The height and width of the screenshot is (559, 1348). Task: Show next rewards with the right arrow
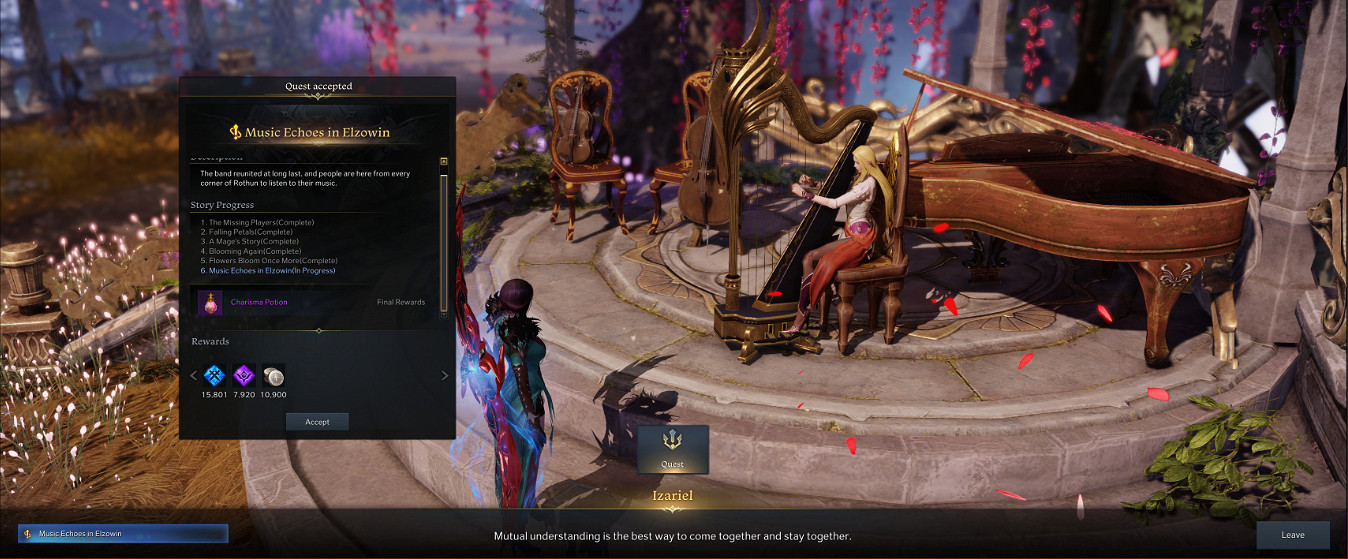pyautogui.click(x=445, y=376)
